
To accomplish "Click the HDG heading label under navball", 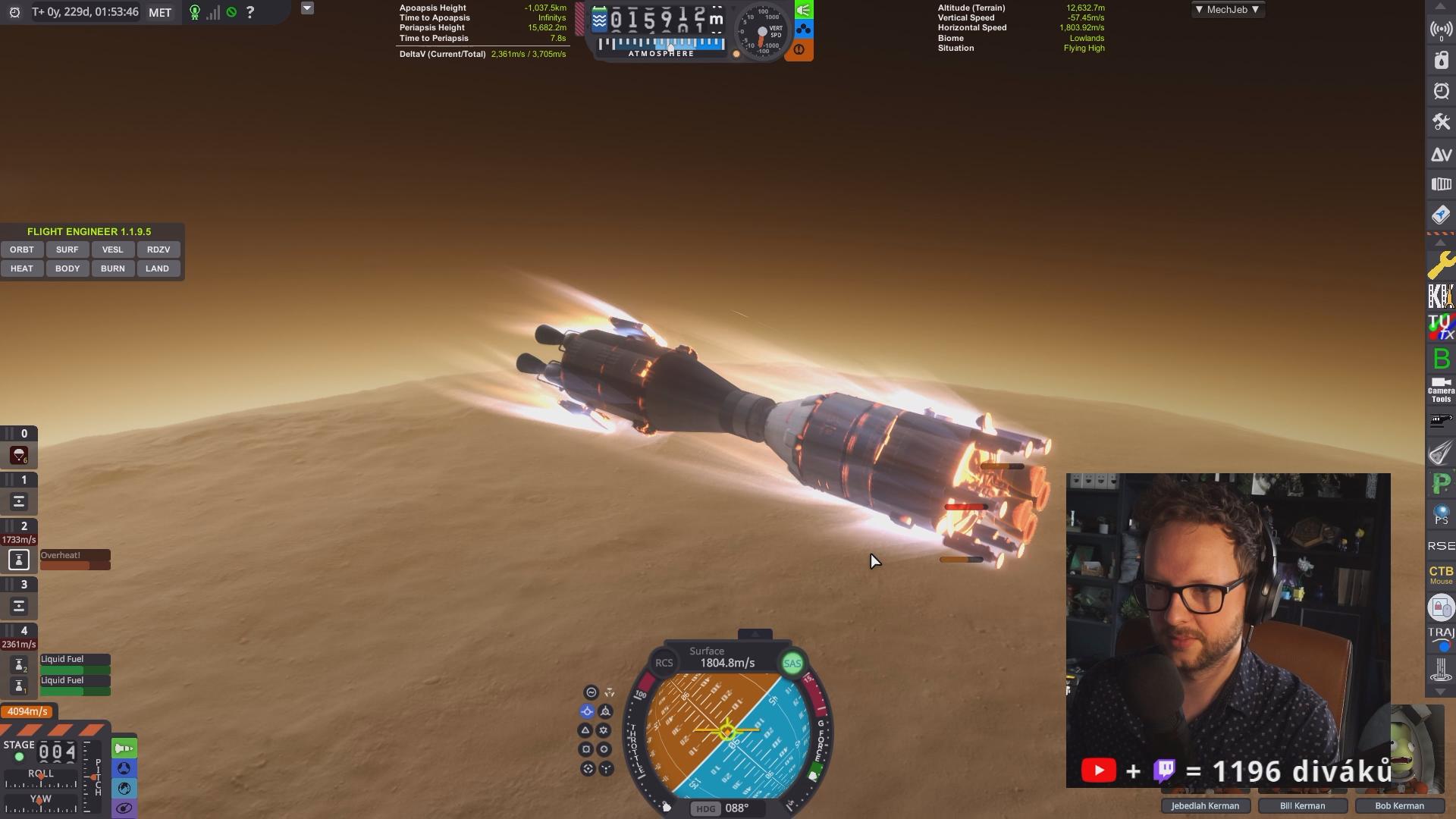I will pos(705,808).
